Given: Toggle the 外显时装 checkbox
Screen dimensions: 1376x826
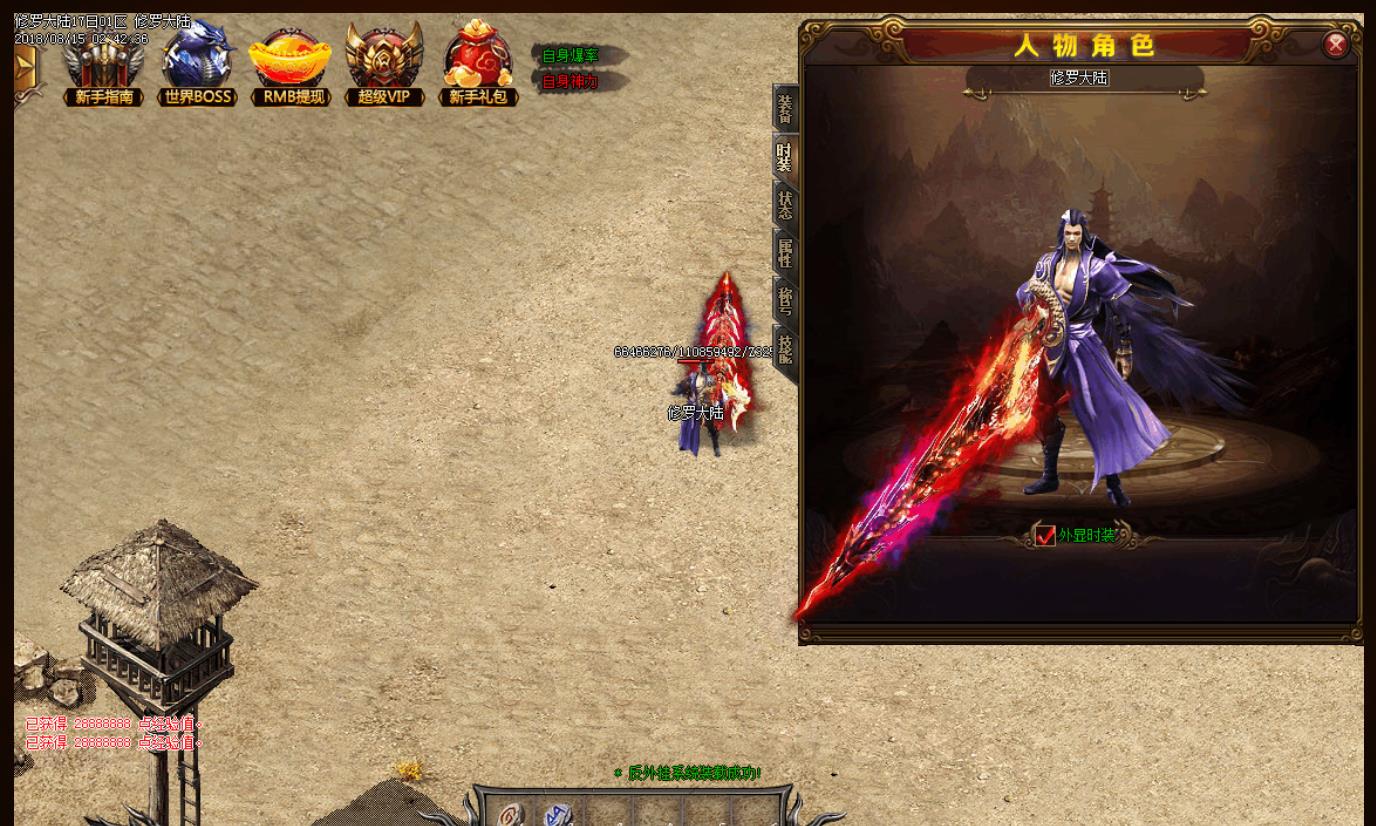Looking at the screenshot, I should coord(1045,536).
